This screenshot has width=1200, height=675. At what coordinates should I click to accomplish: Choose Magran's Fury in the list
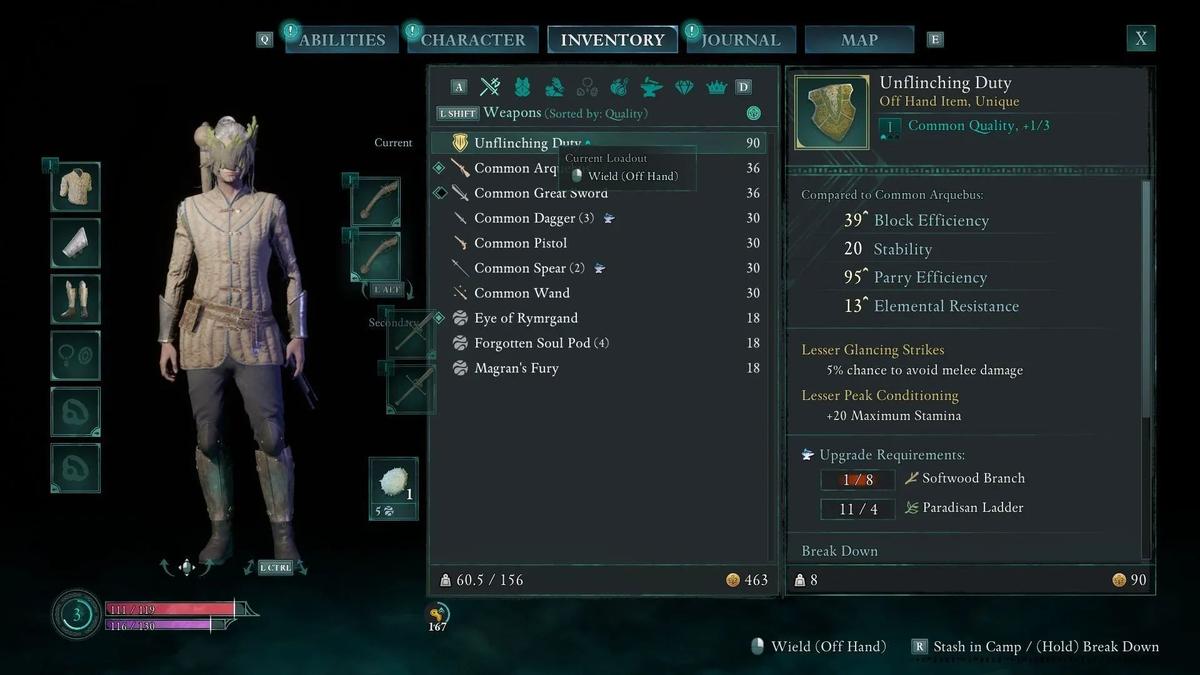[516, 368]
